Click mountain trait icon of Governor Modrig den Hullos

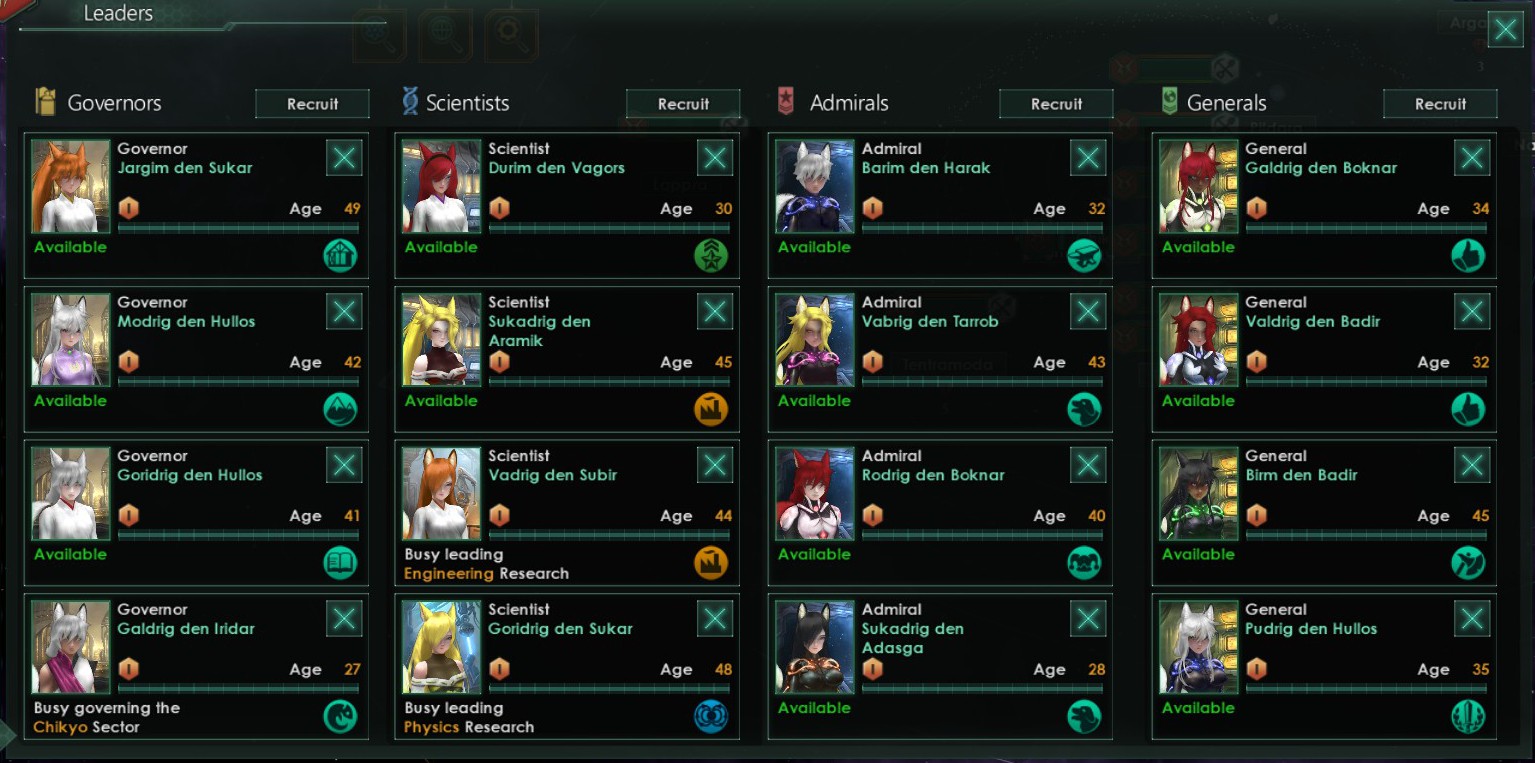pos(340,409)
